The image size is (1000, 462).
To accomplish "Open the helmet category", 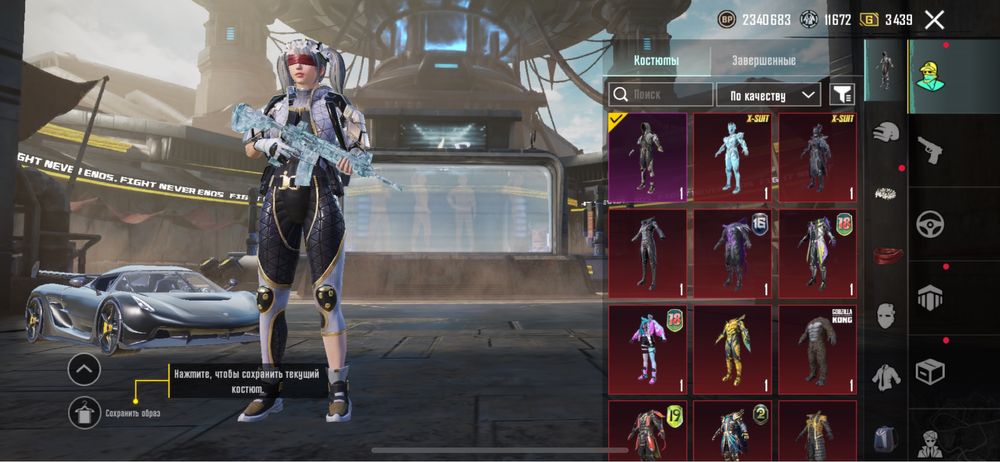I will pos(885,131).
